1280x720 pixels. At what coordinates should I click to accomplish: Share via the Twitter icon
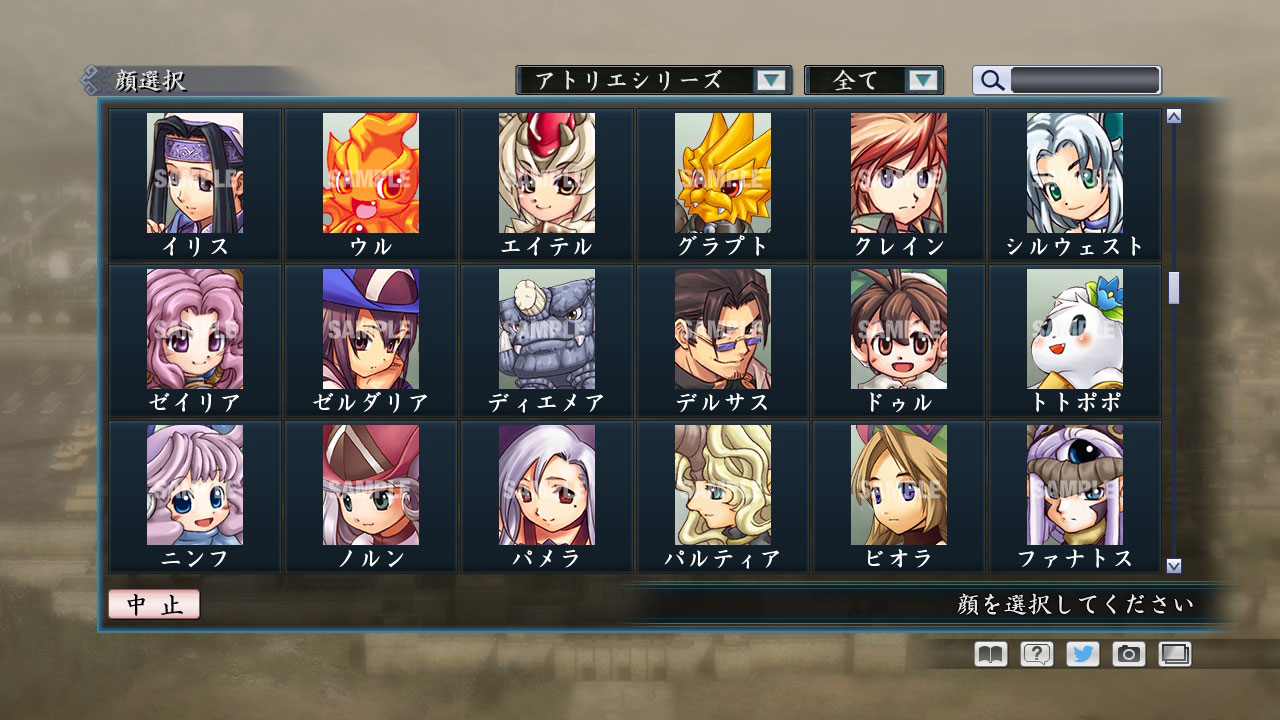pos(1084,654)
